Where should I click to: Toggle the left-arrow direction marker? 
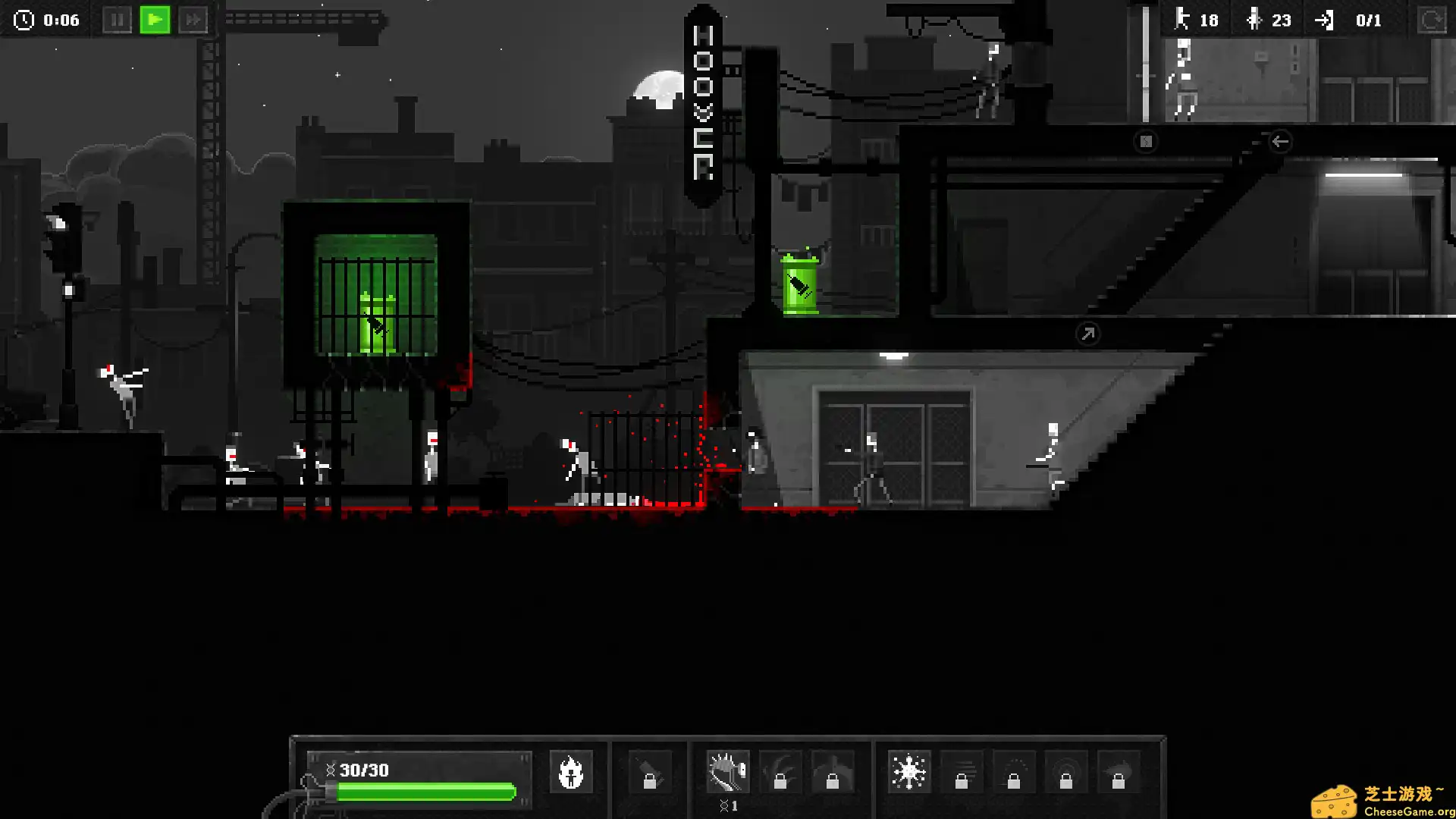coord(1280,142)
